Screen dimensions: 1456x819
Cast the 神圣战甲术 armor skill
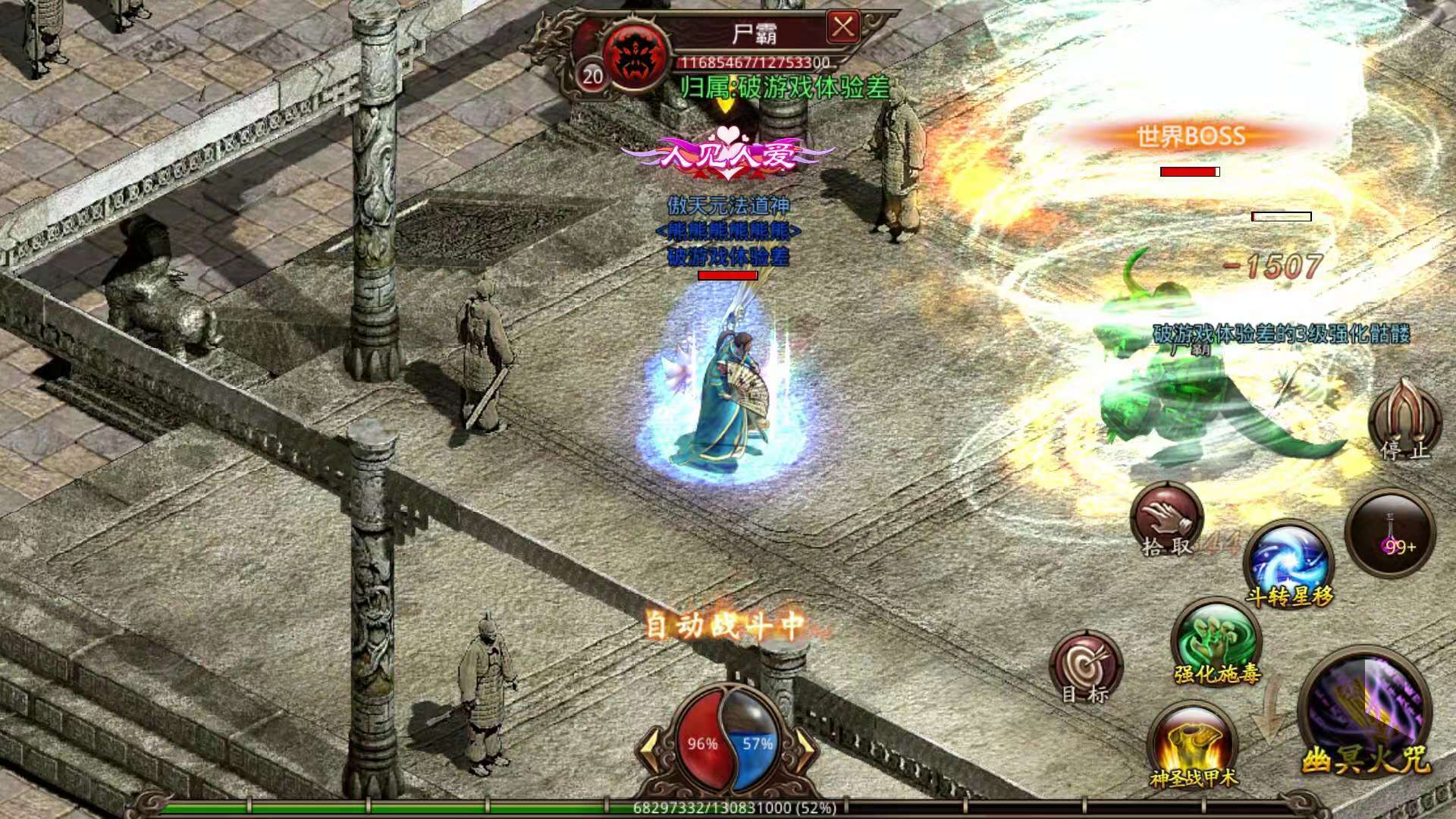1192,745
